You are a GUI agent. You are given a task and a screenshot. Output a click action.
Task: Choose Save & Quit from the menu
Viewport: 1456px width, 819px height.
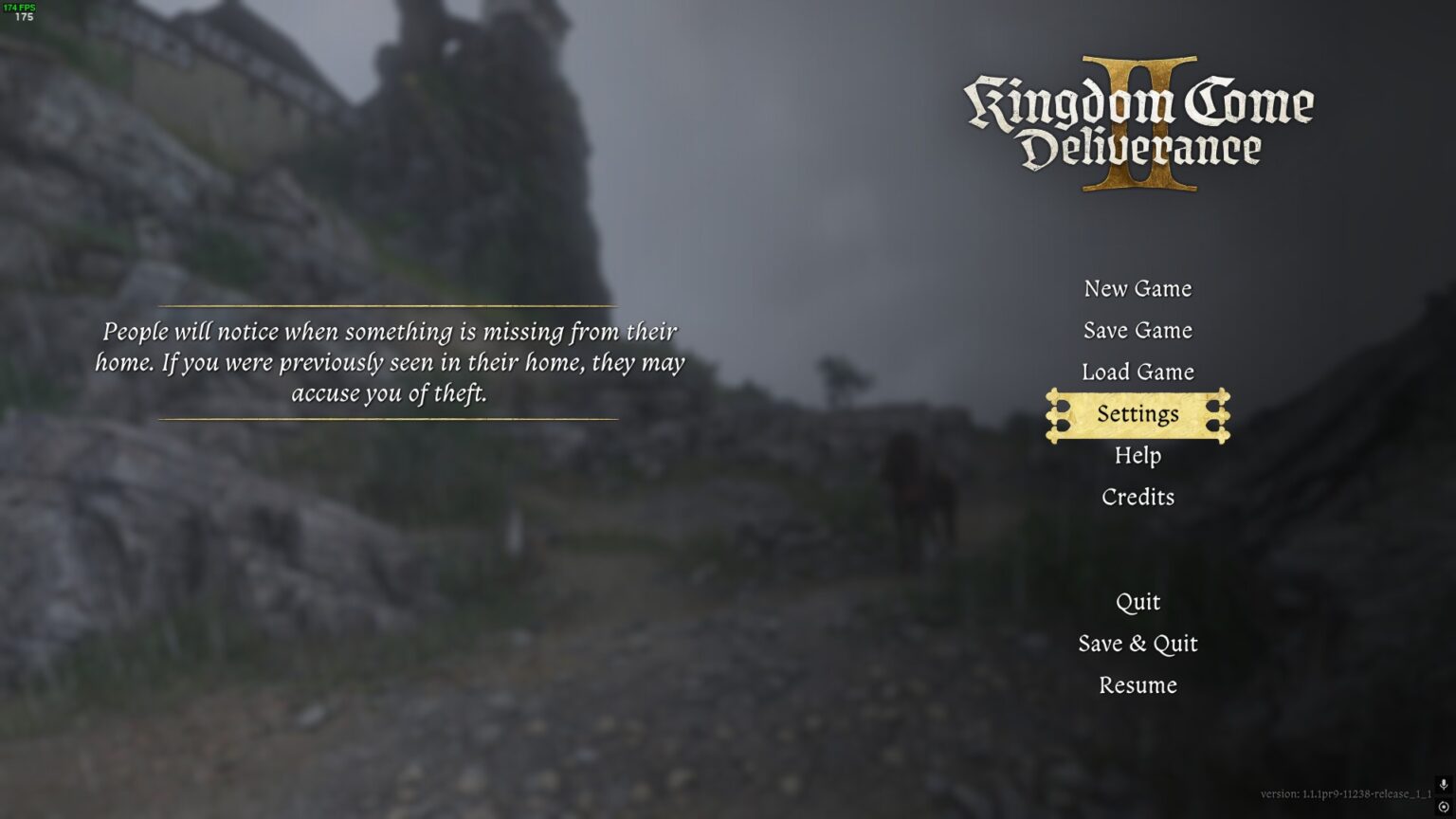click(x=1137, y=644)
